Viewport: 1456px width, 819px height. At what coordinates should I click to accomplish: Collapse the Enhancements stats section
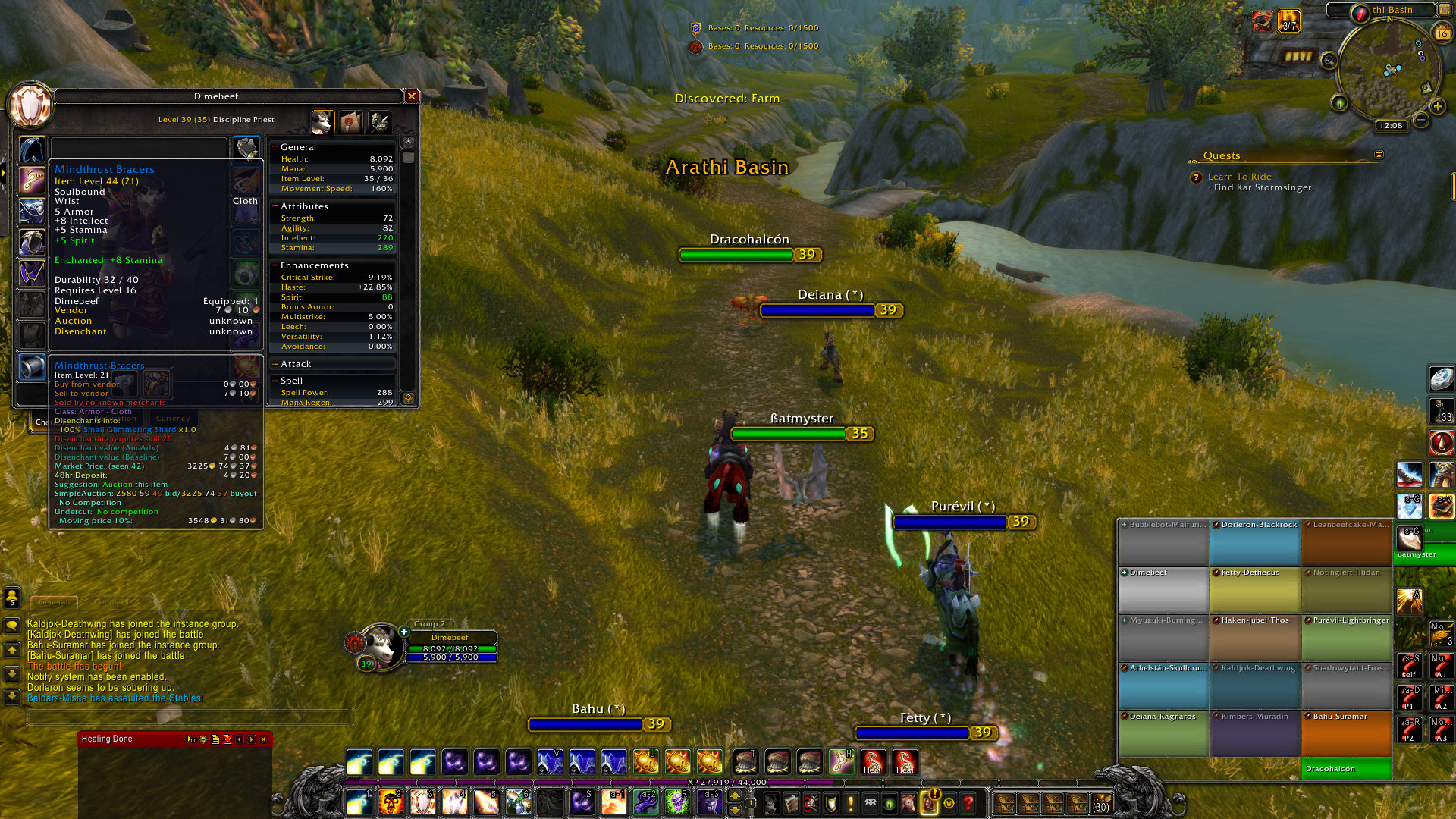click(275, 265)
